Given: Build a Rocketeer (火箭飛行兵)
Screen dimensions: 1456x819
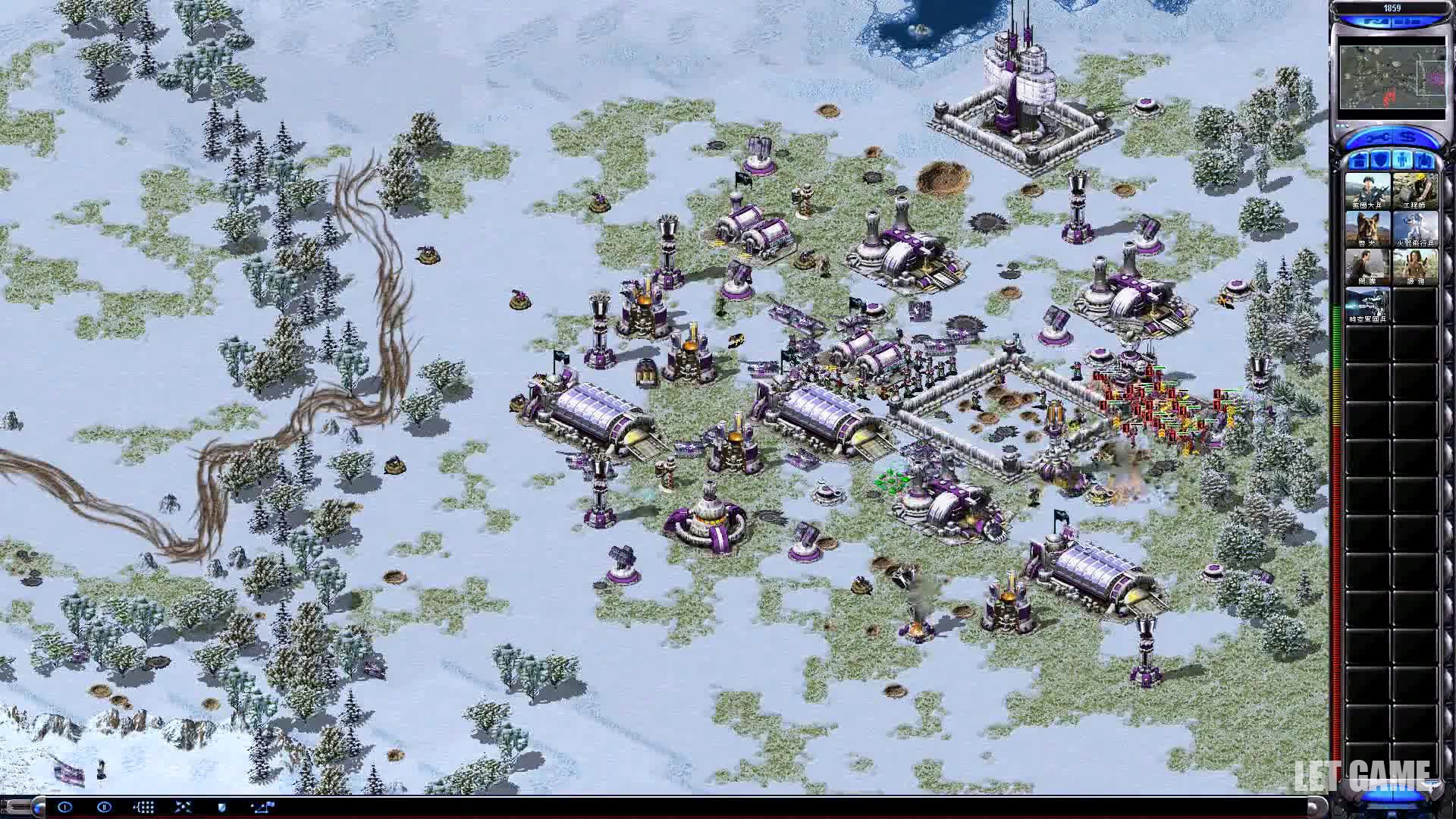Looking at the screenshot, I should tap(1415, 228).
